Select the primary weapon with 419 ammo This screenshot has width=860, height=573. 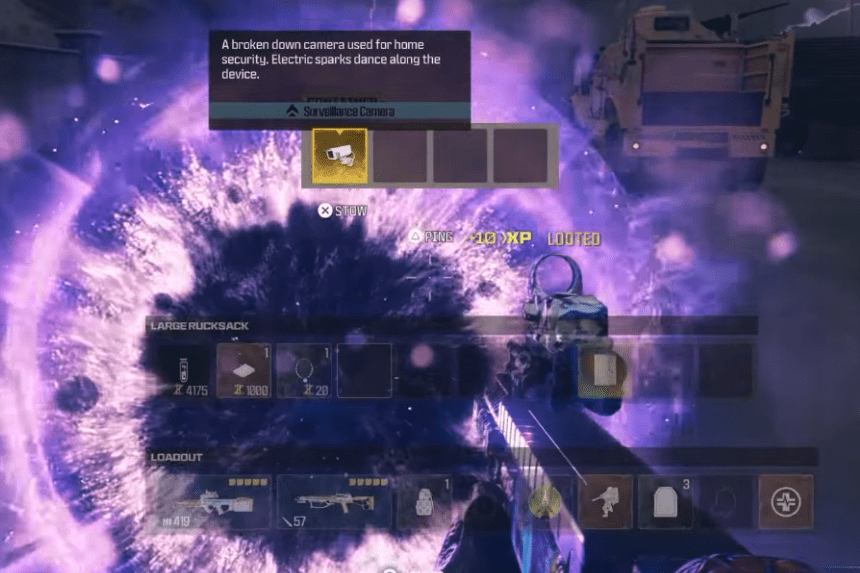coord(208,501)
